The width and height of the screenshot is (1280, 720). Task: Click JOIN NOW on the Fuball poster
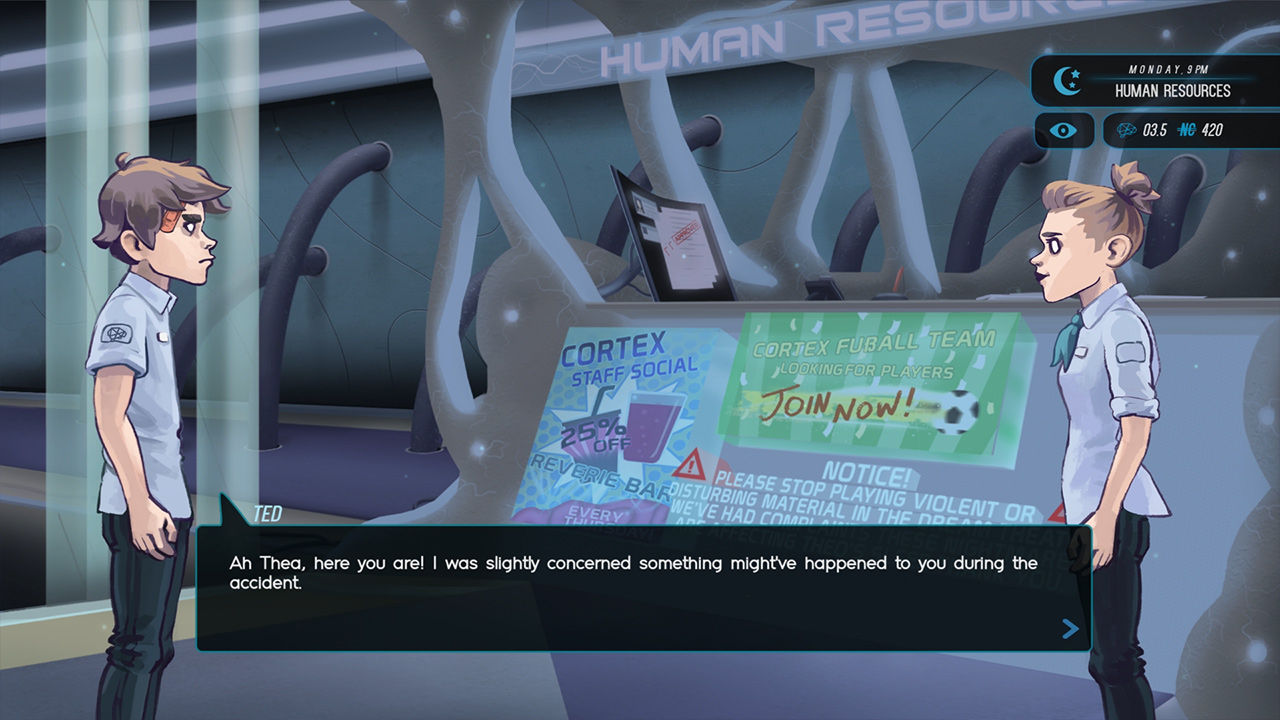pos(845,406)
